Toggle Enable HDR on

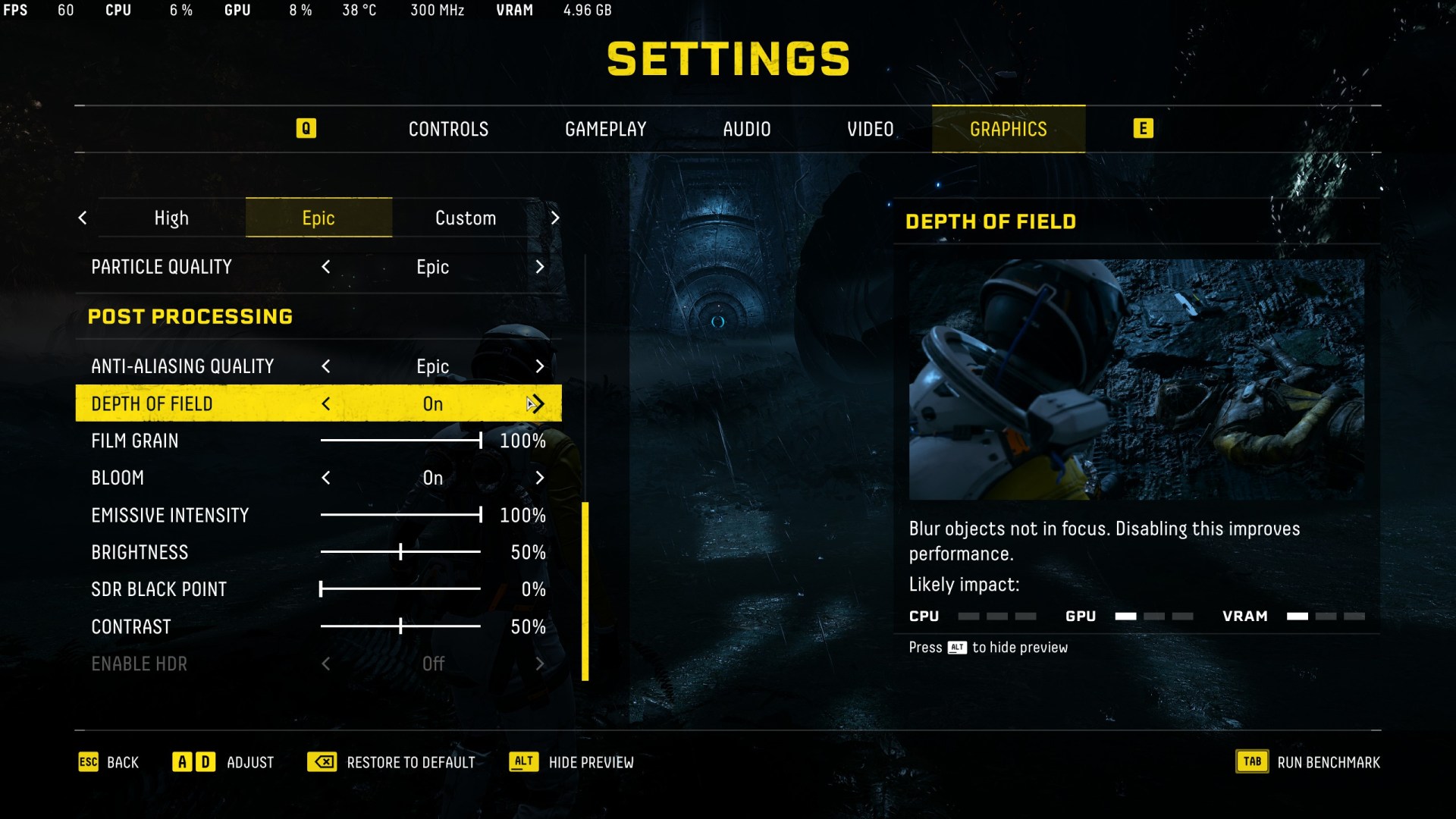coord(540,664)
